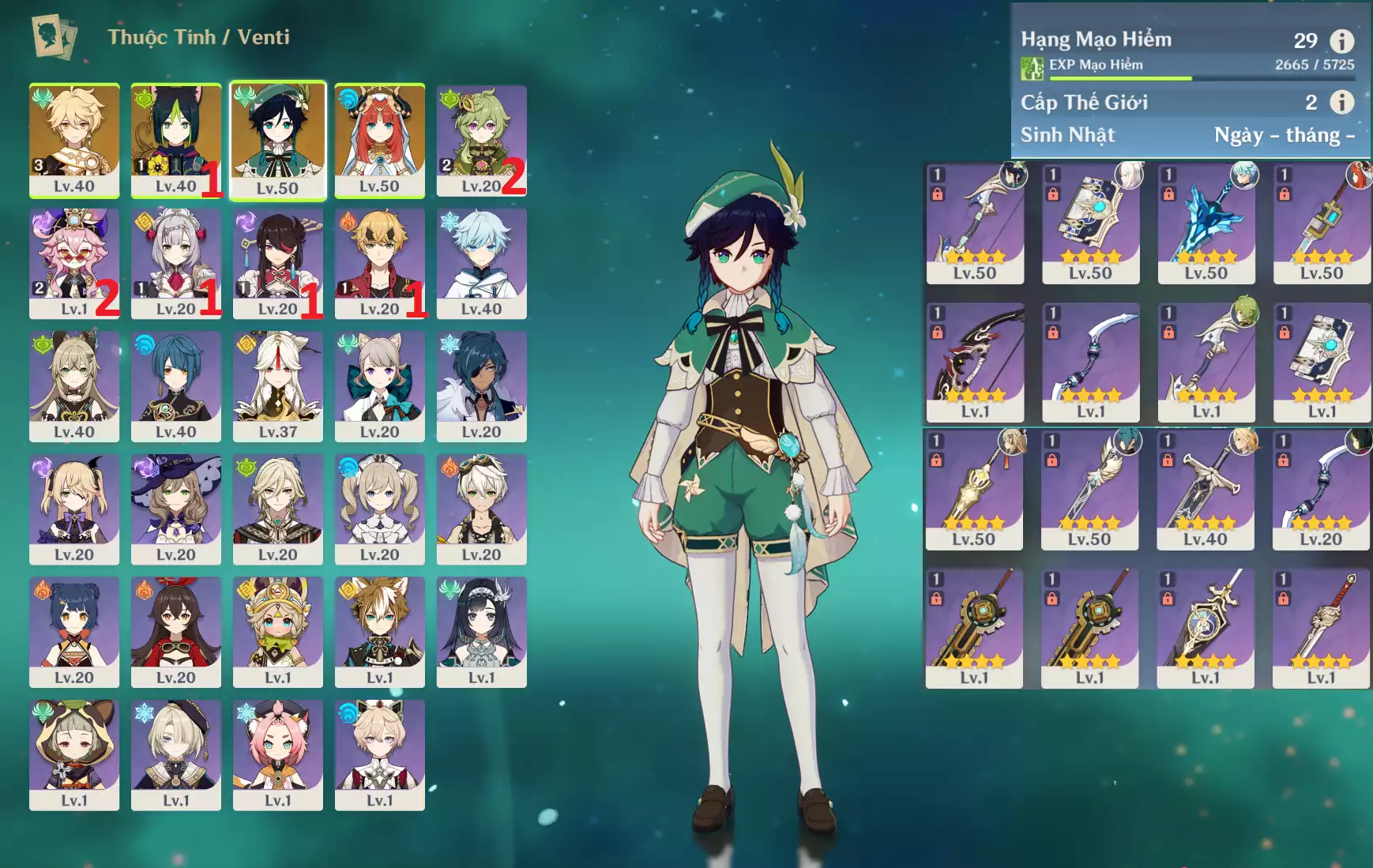The height and width of the screenshot is (868, 1373).
Task: Choose Tighnari's character card
Action: (x=175, y=140)
